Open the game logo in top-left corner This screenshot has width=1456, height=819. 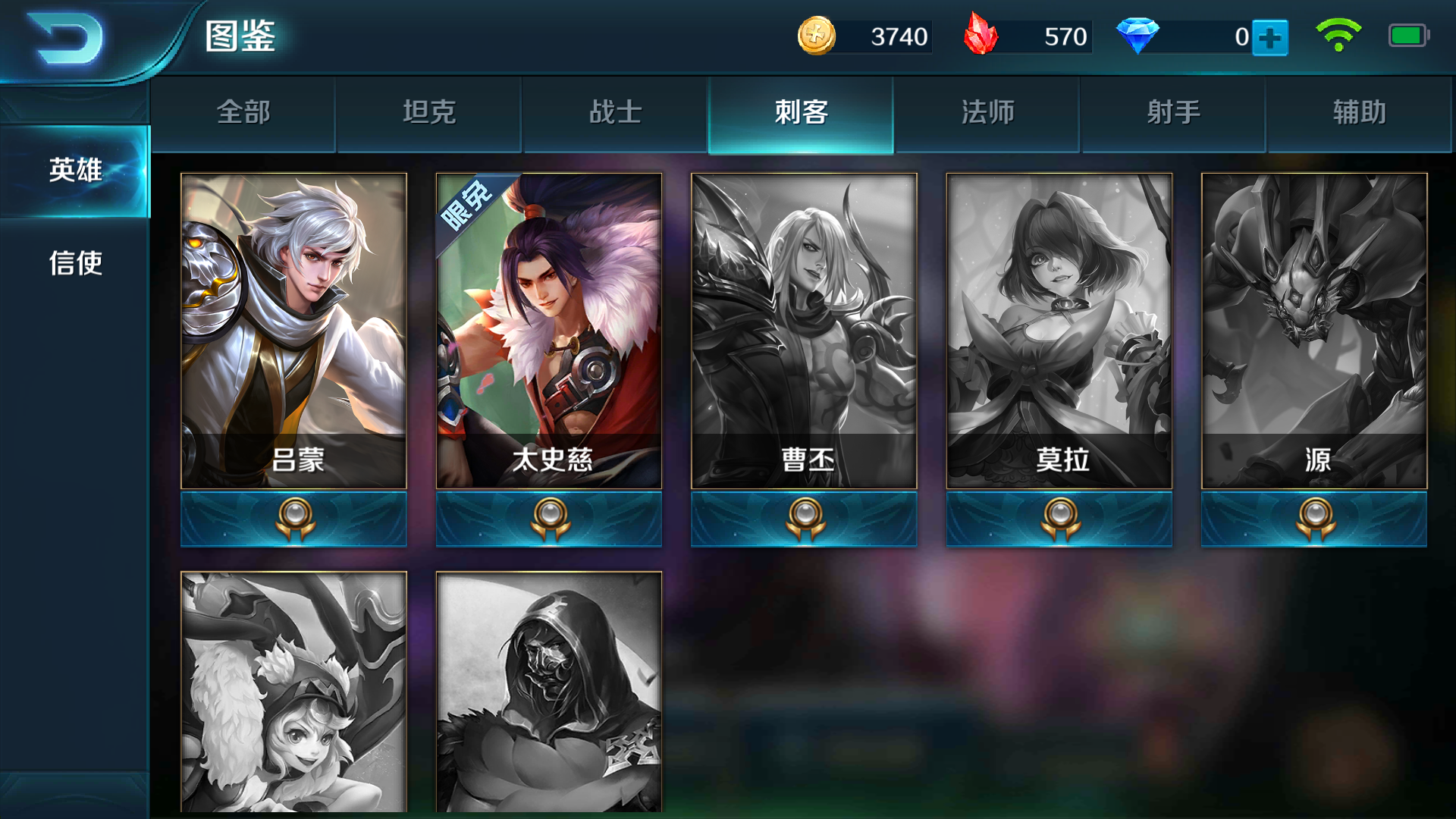pos(64,39)
